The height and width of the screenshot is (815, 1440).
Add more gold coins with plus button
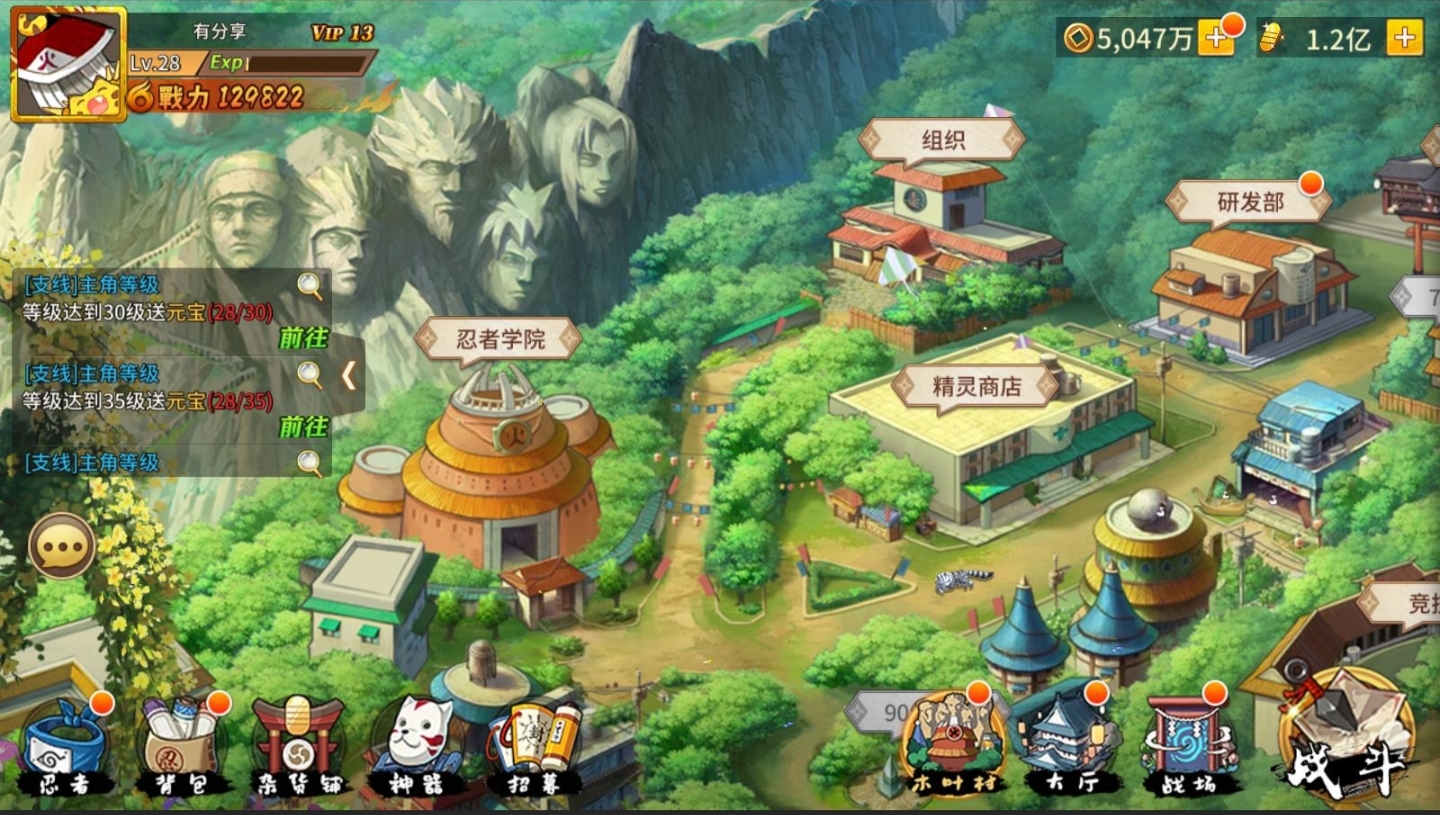(1216, 38)
